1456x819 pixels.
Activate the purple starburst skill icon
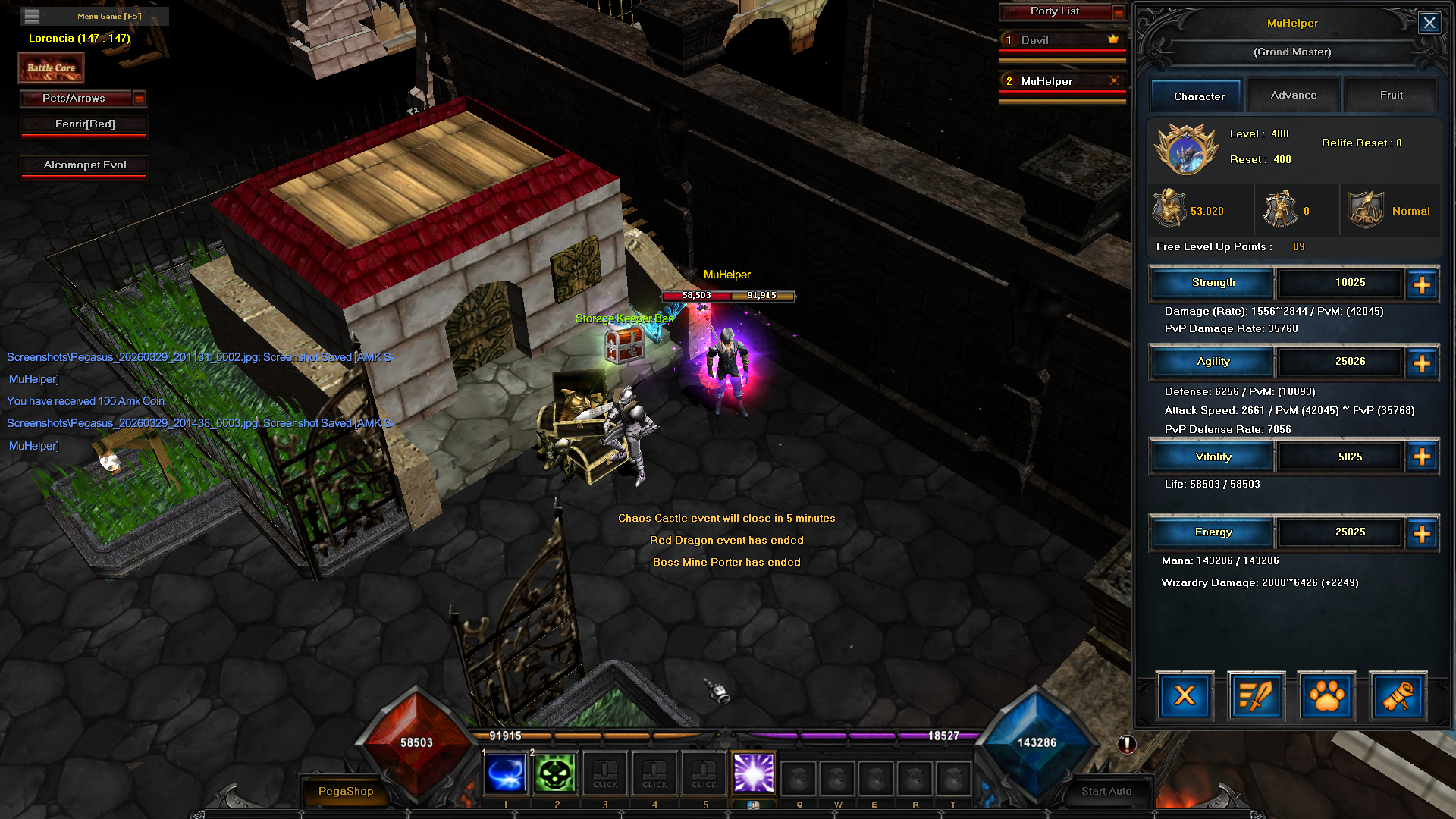point(753,773)
